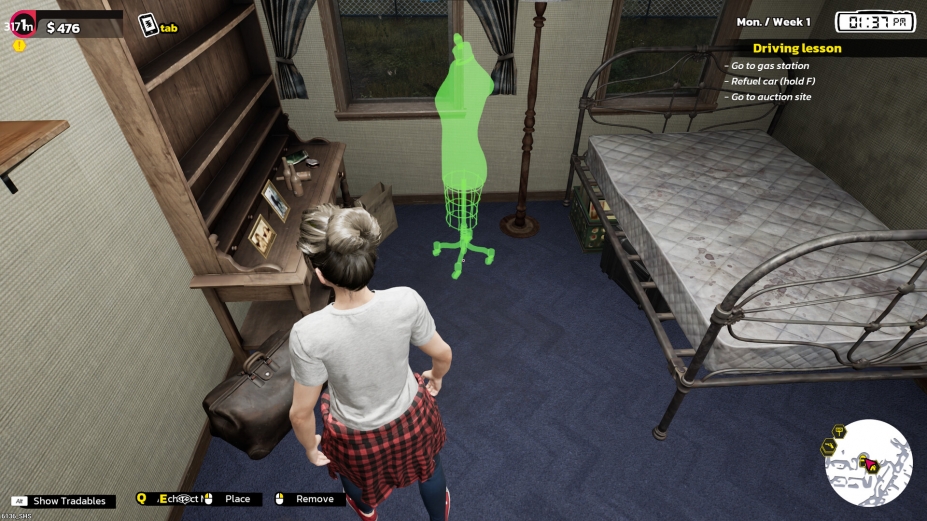Image resolution: width=927 pixels, height=521 pixels.
Task: Click the Driving lesson quest tracker title
Action: 796,48
